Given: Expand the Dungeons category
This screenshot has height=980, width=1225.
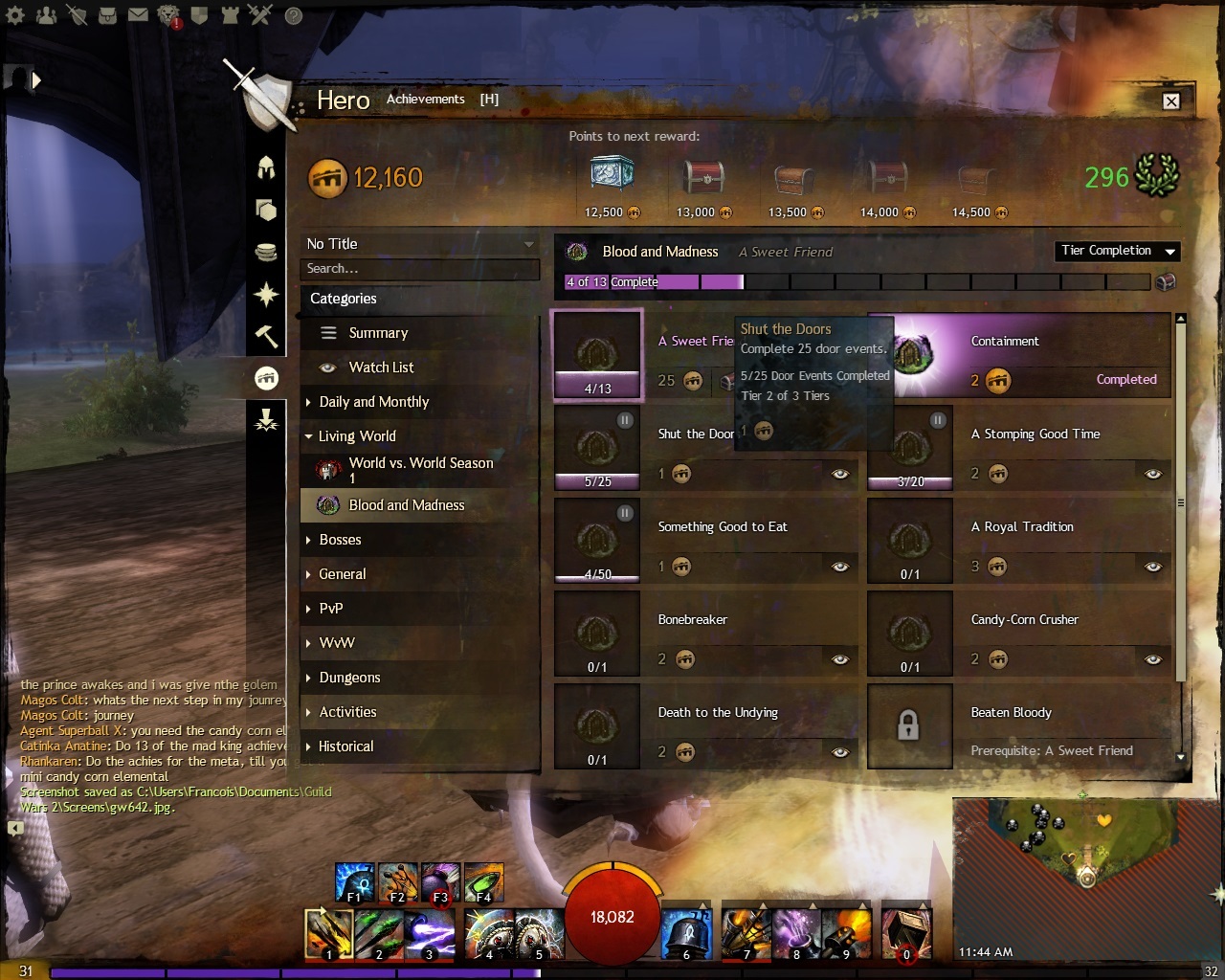Looking at the screenshot, I should (x=349, y=678).
